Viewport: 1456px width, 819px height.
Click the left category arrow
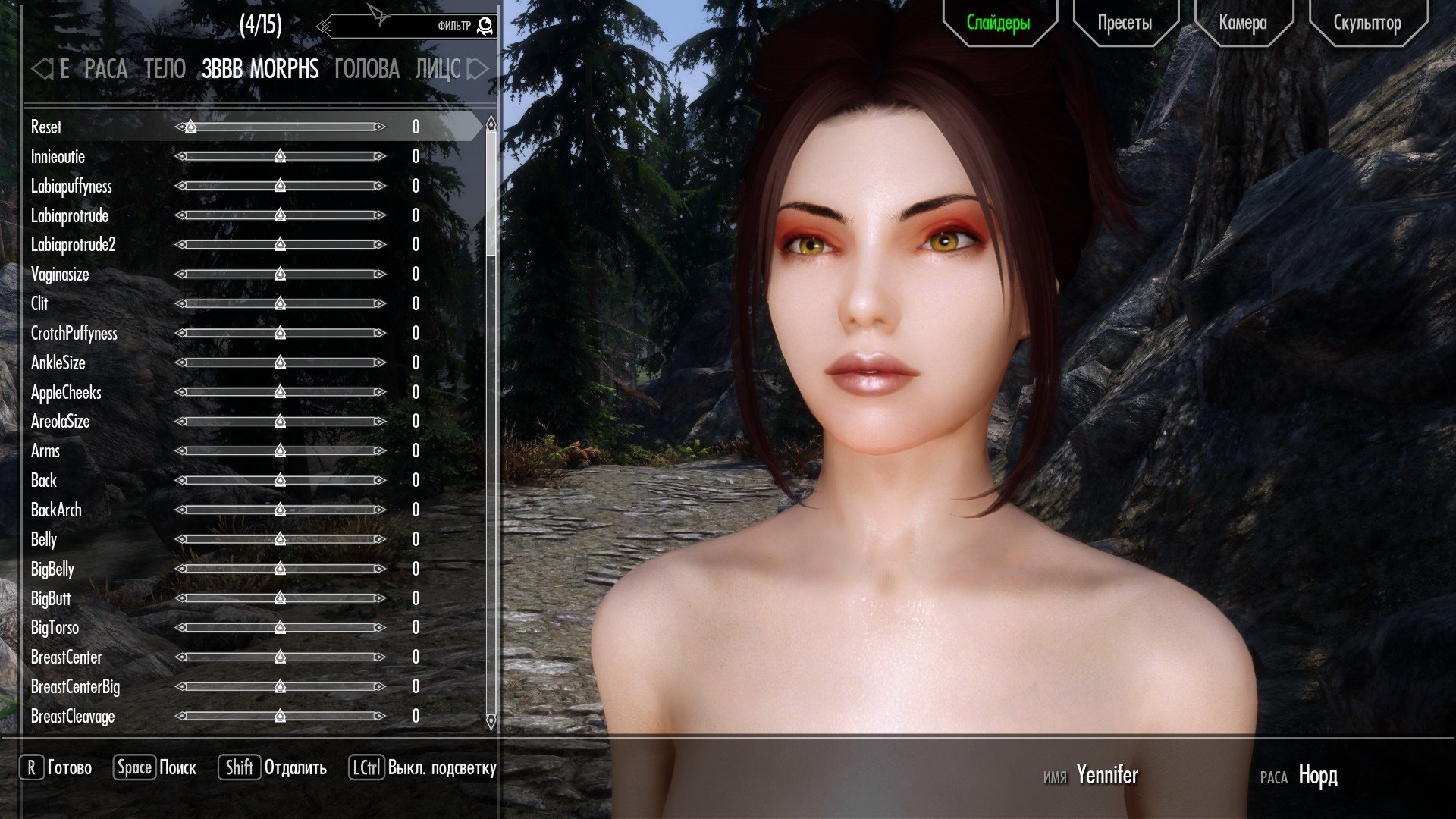pos(41,69)
